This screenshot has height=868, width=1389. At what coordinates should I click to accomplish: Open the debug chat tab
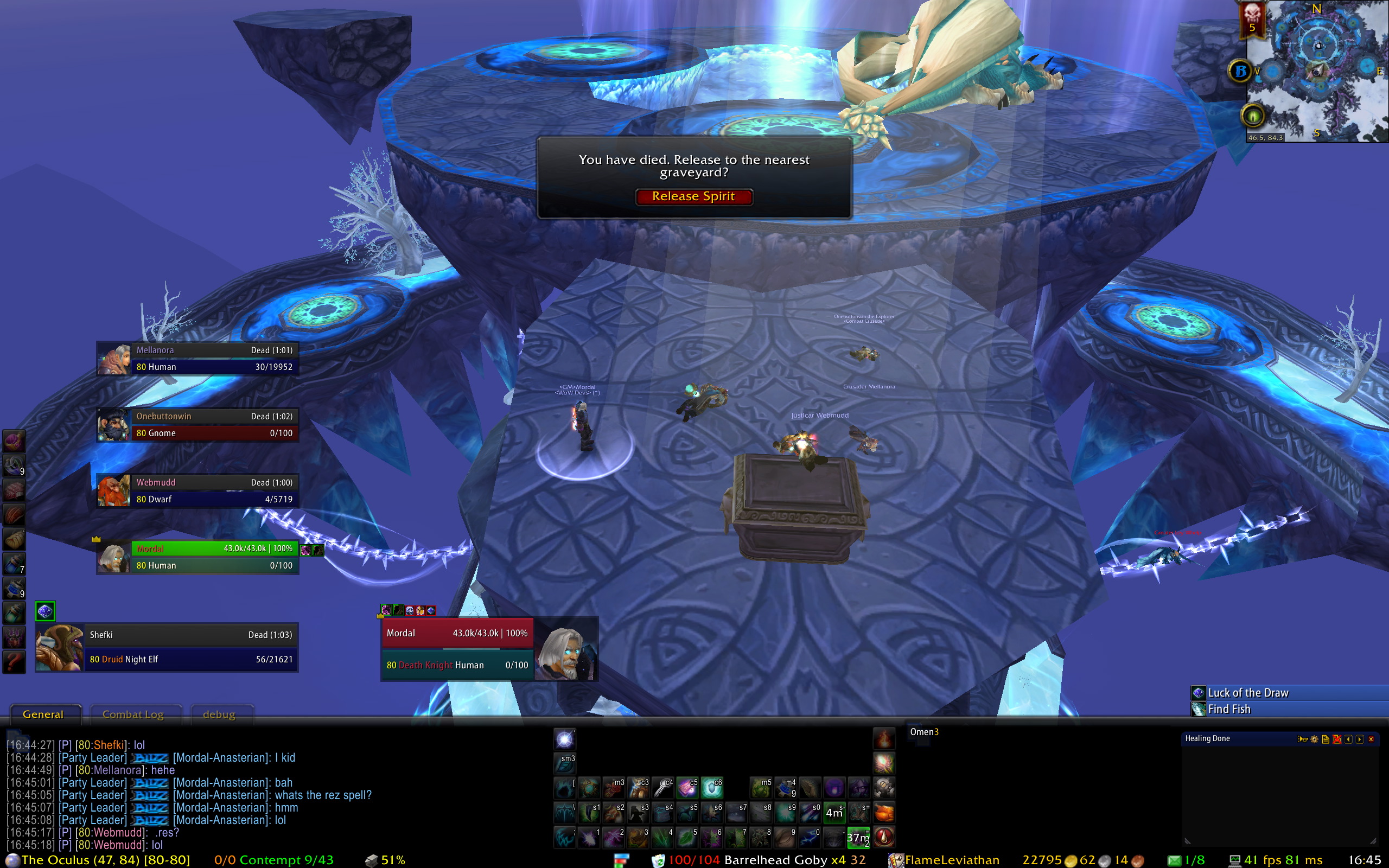(x=219, y=714)
